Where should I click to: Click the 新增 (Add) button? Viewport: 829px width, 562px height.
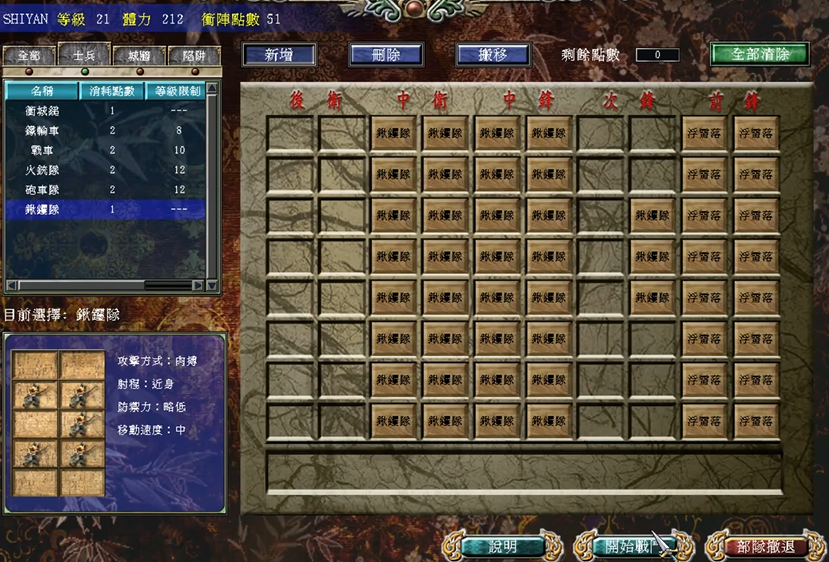tap(279, 55)
